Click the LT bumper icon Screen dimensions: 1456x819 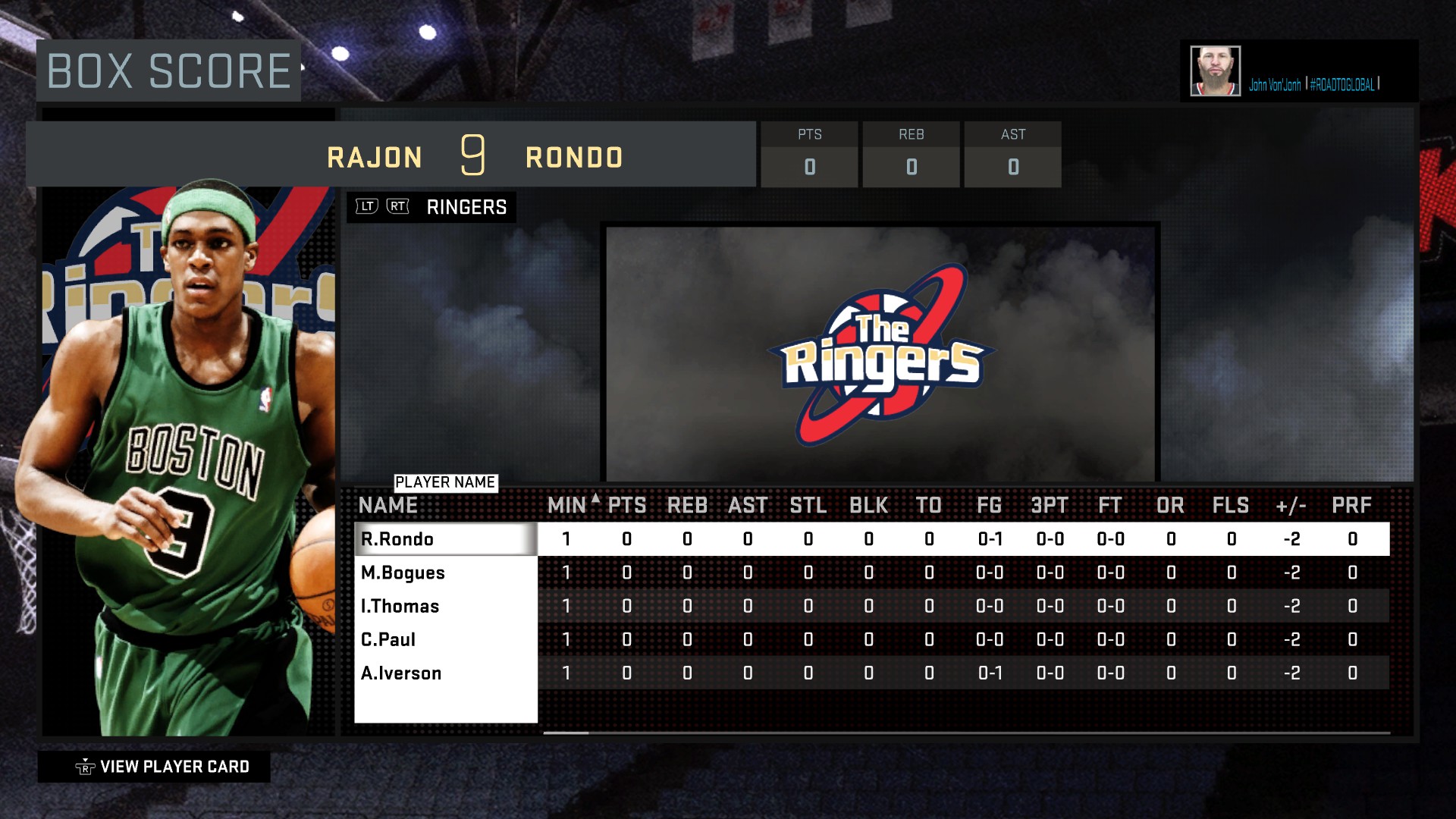click(365, 205)
